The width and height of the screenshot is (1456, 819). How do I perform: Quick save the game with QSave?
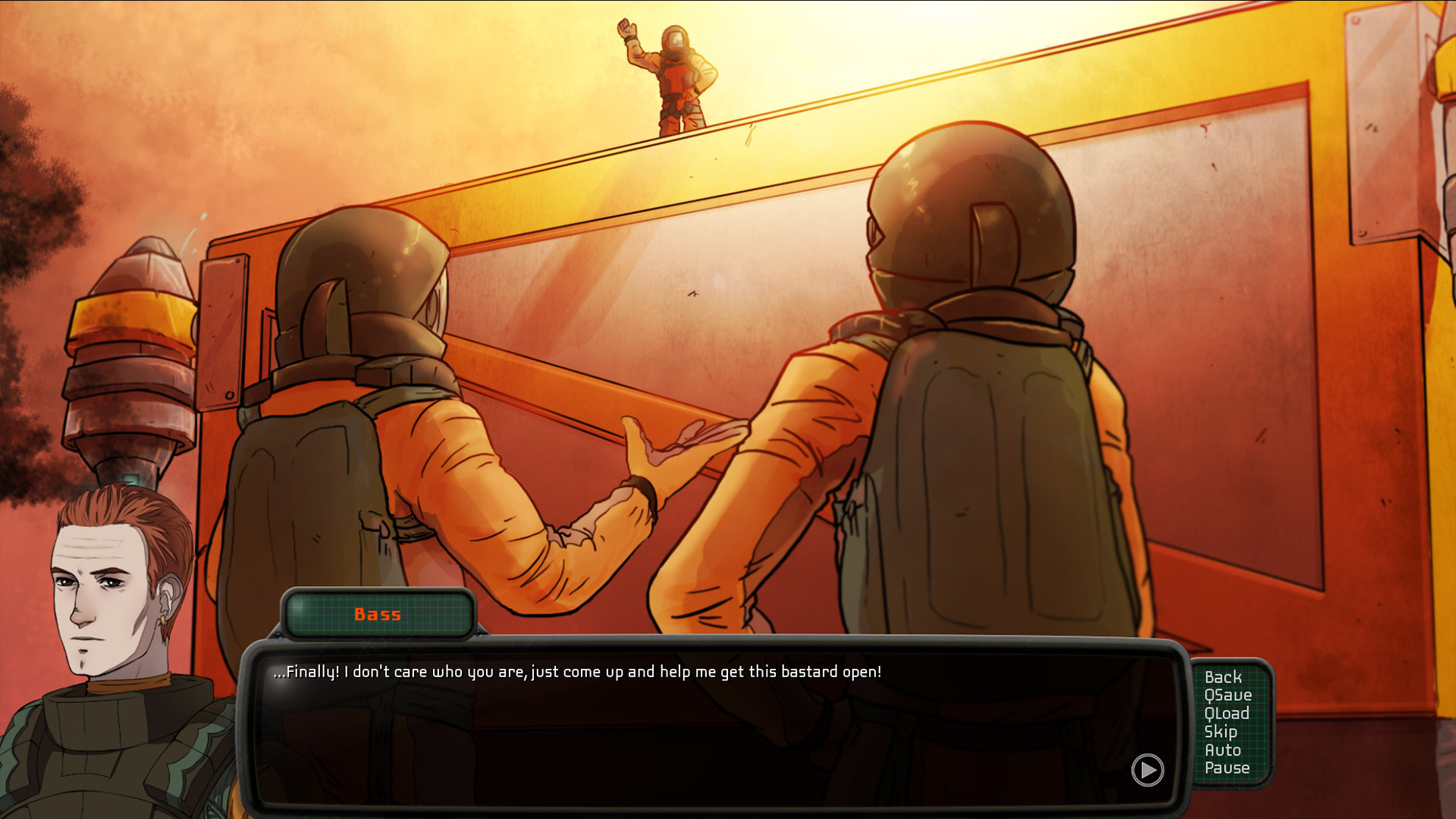[x=1228, y=695]
